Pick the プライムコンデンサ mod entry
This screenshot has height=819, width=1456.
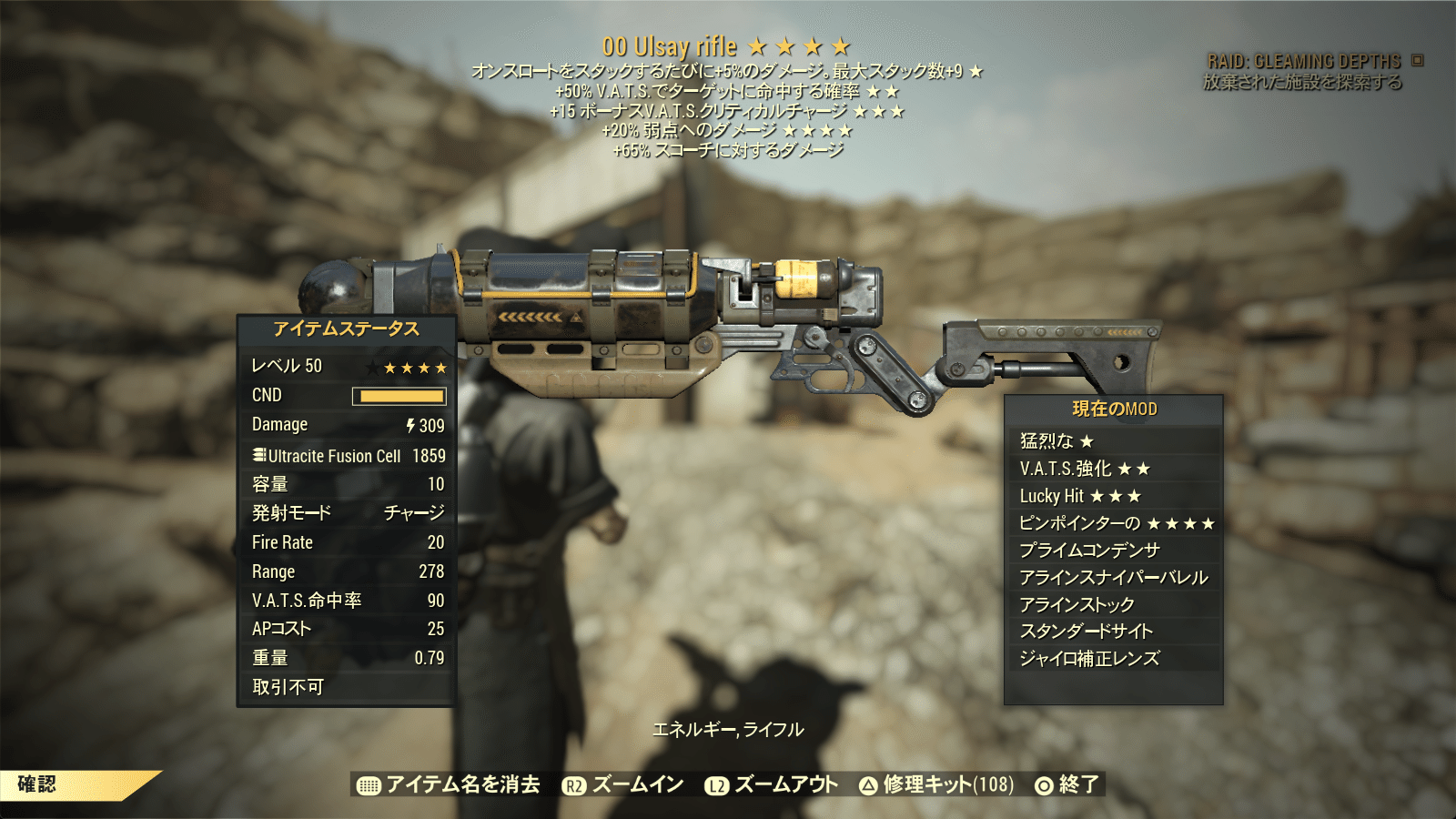click(x=1113, y=551)
